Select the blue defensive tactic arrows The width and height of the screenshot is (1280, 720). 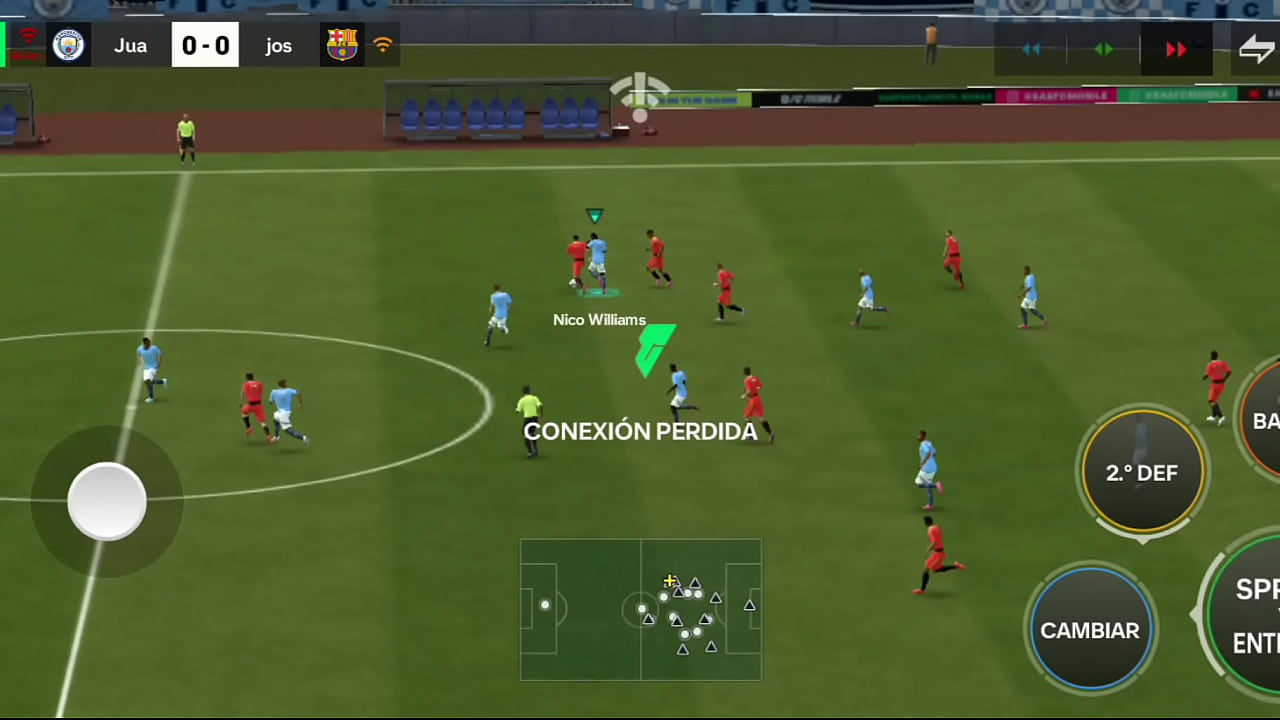pyautogui.click(x=1031, y=49)
